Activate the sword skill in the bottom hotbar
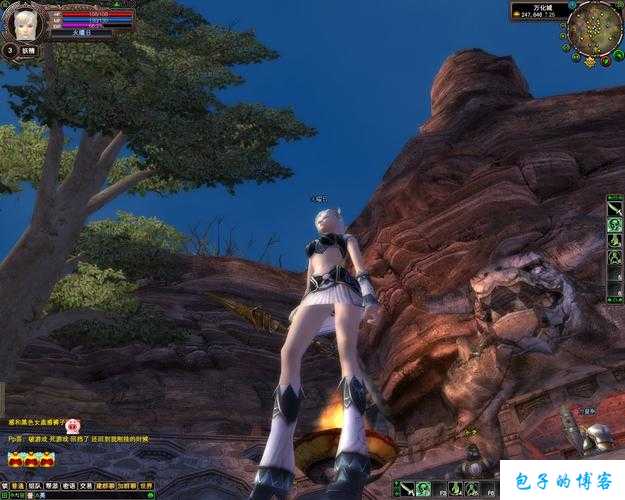 [407, 490]
